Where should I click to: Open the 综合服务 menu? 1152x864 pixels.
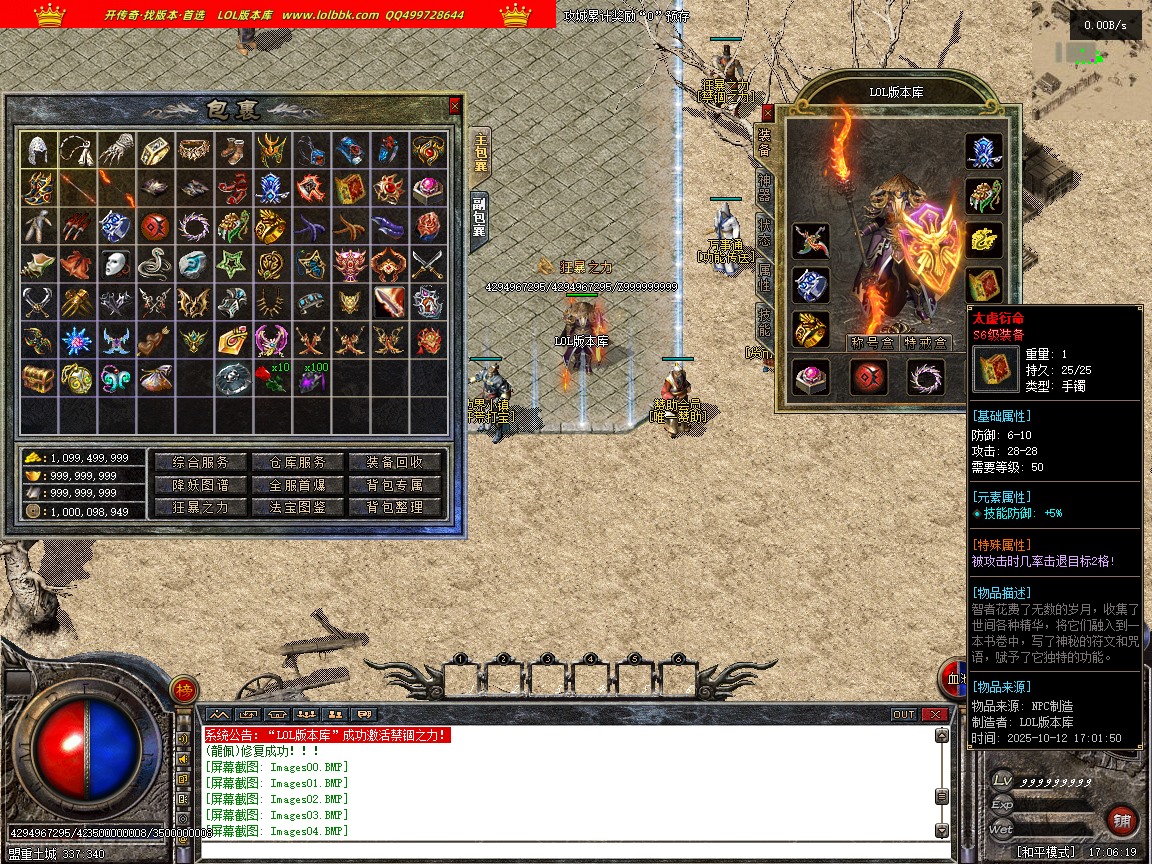tap(200, 462)
